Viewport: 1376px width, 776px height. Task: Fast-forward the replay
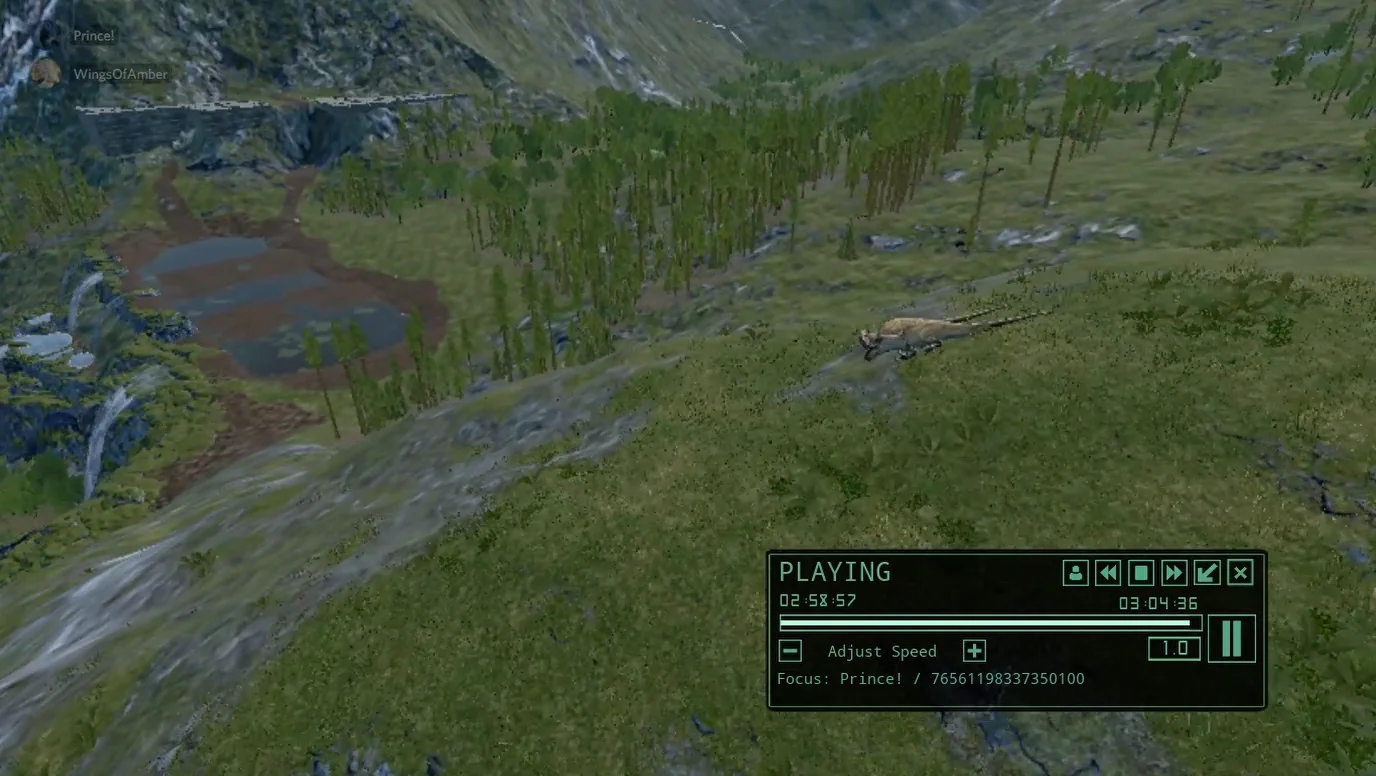(1174, 573)
